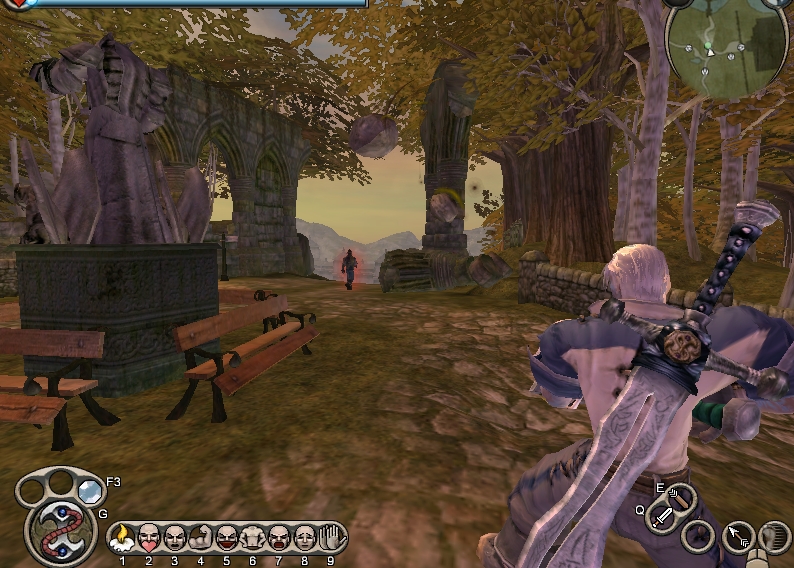Select the arrow ranged weapon slot beside E
Screen dimensions: 794x568
pyautogui.click(x=679, y=495)
